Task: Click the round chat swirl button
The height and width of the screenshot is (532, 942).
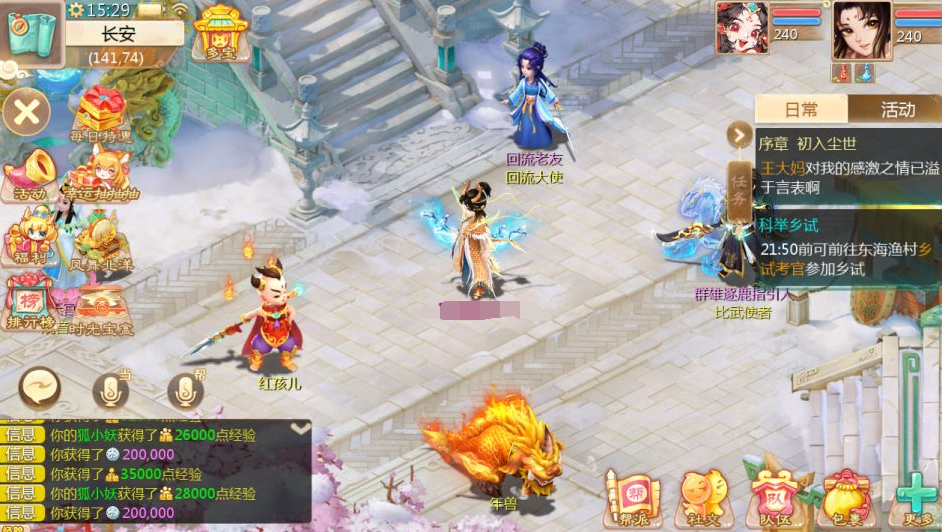Action: click(x=40, y=388)
